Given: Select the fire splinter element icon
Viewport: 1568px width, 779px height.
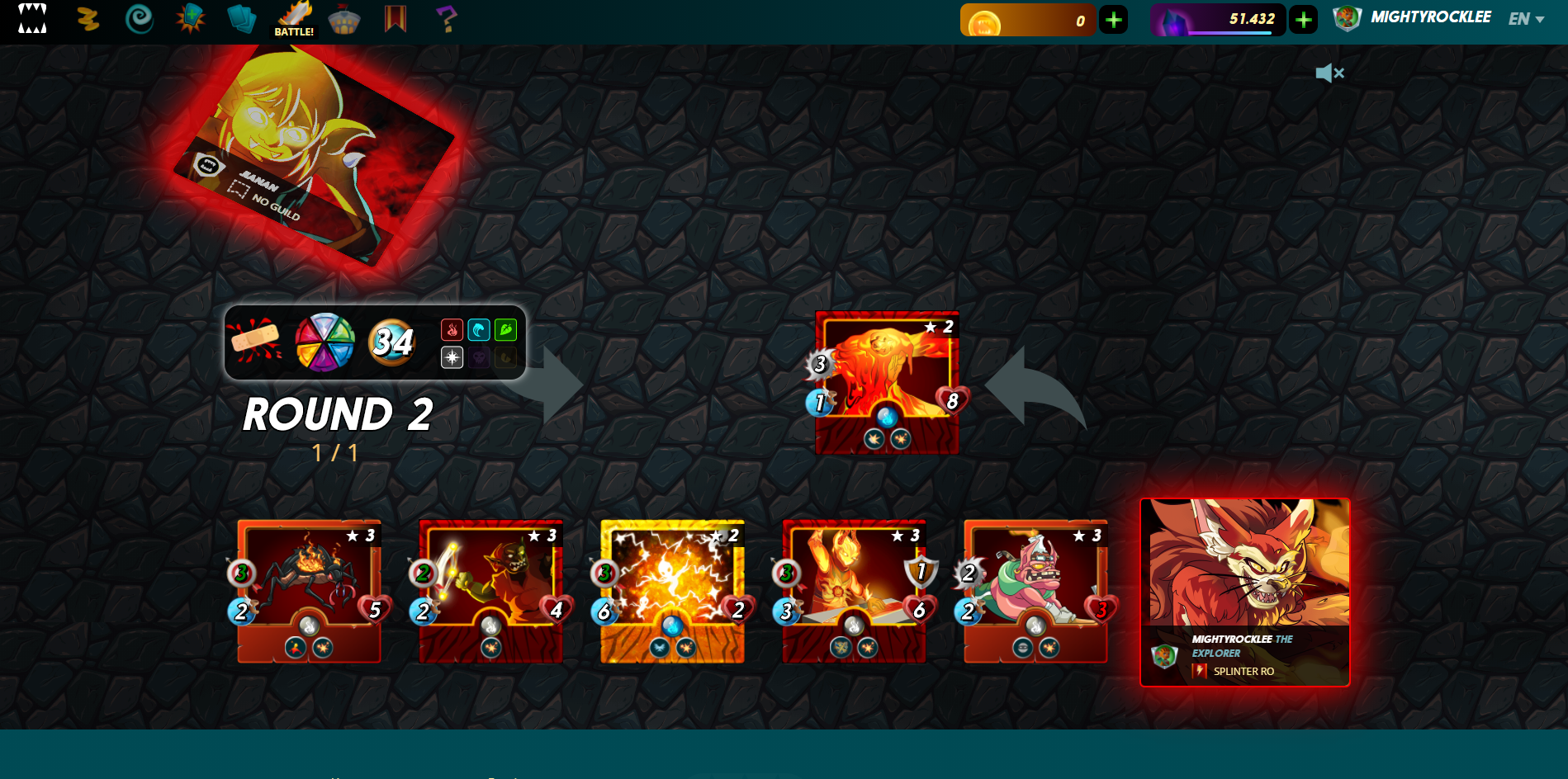Looking at the screenshot, I should [x=452, y=329].
